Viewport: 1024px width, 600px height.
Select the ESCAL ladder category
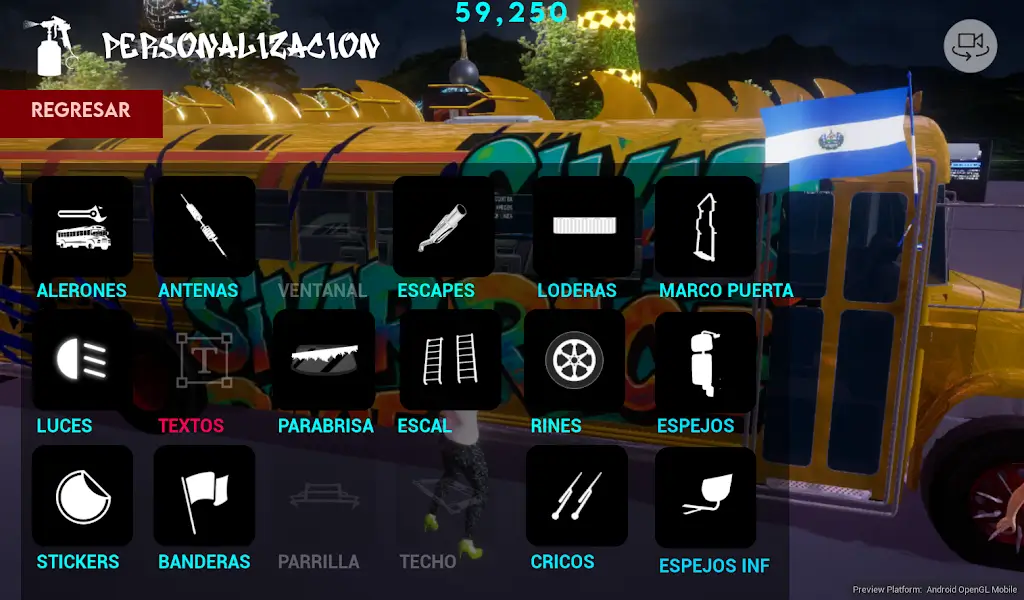click(x=449, y=360)
